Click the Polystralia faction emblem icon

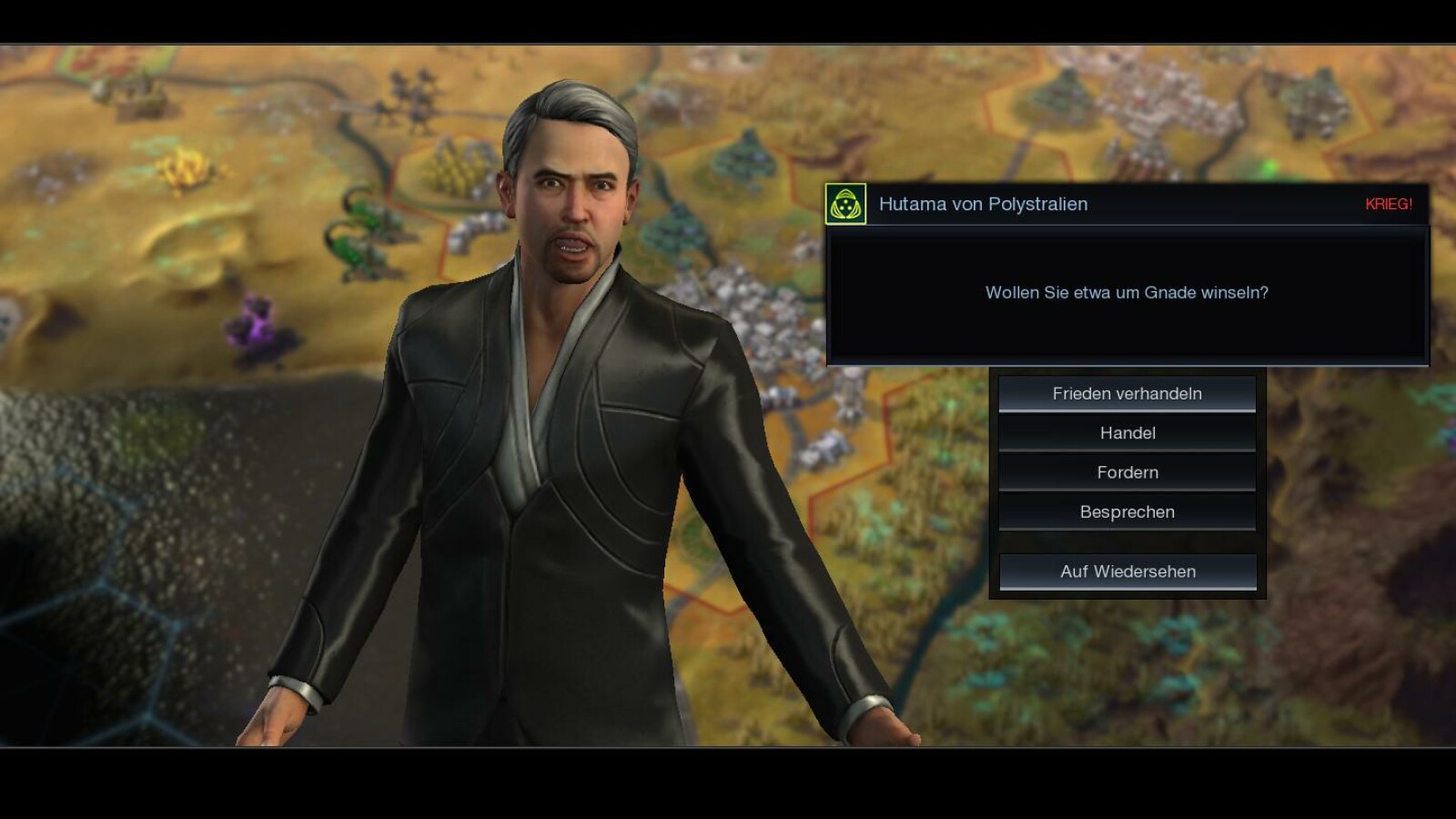[x=845, y=204]
